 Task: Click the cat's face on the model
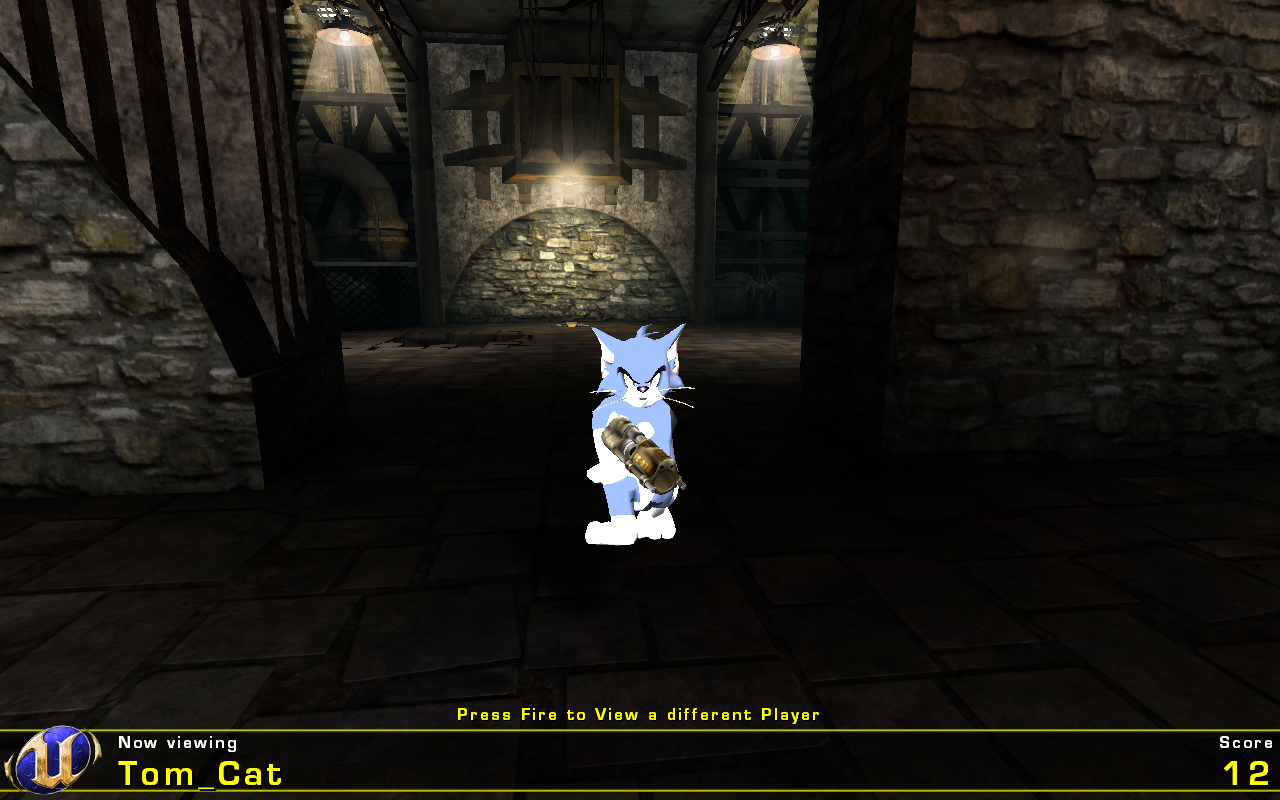(x=640, y=385)
